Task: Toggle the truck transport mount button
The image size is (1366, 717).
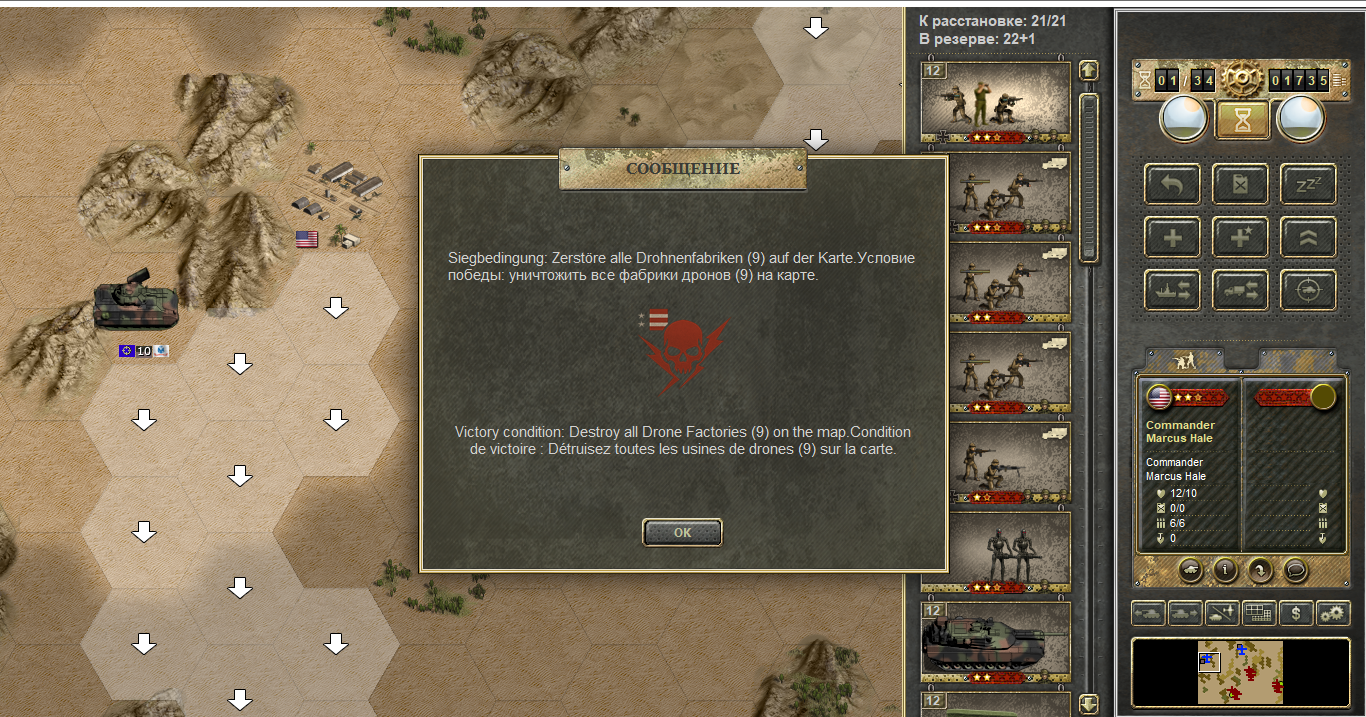Action: tap(1241, 290)
